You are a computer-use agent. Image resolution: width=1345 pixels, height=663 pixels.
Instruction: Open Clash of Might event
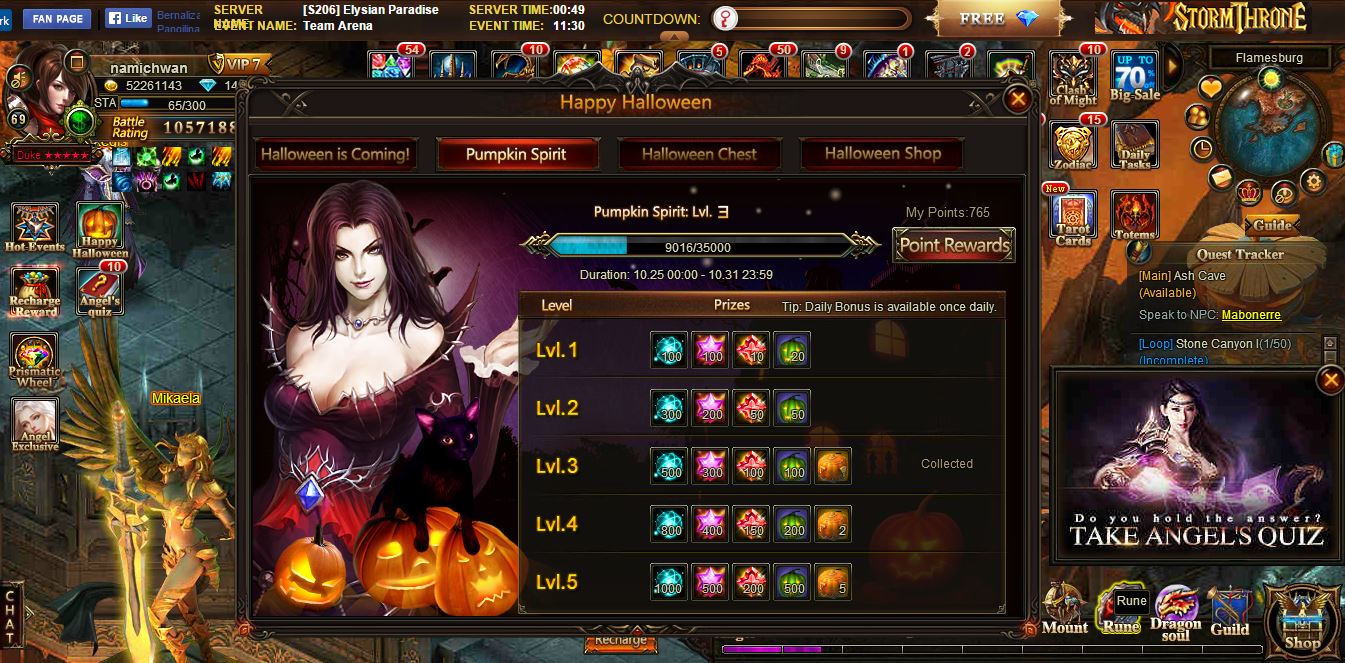tap(1073, 79)
